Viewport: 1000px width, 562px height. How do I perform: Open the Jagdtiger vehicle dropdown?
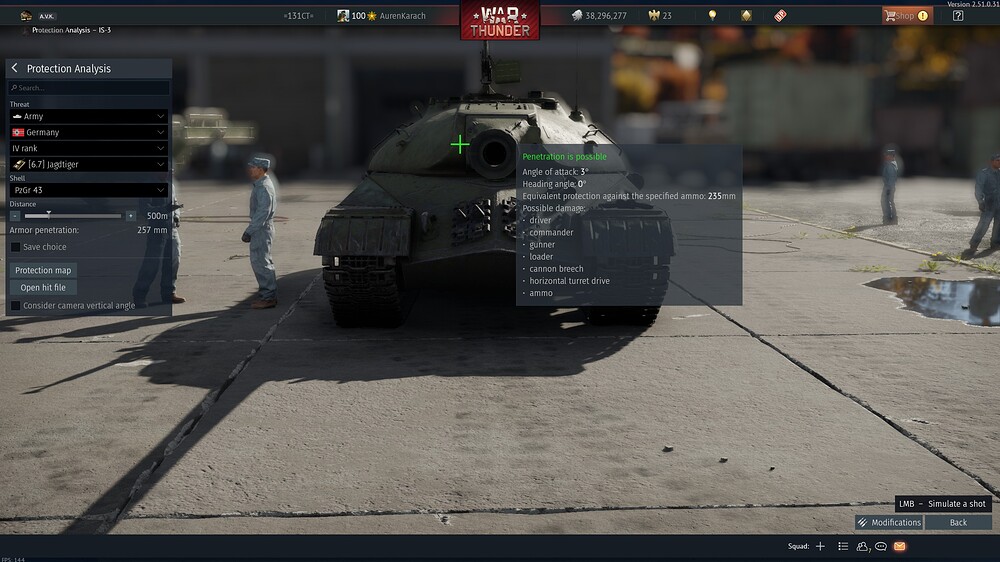tap(88, 164)
